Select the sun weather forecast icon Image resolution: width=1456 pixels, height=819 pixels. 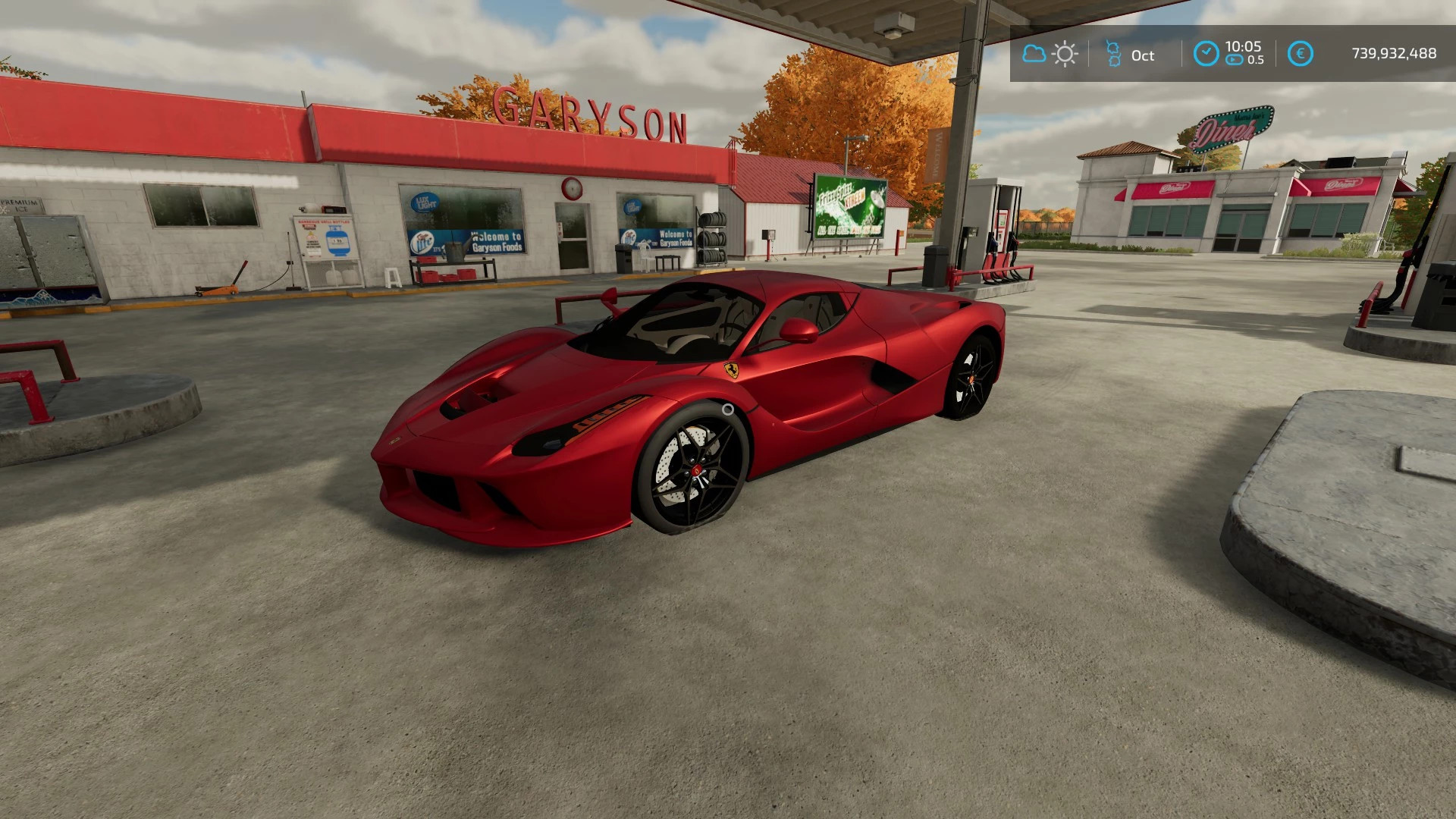[1065, 54]
